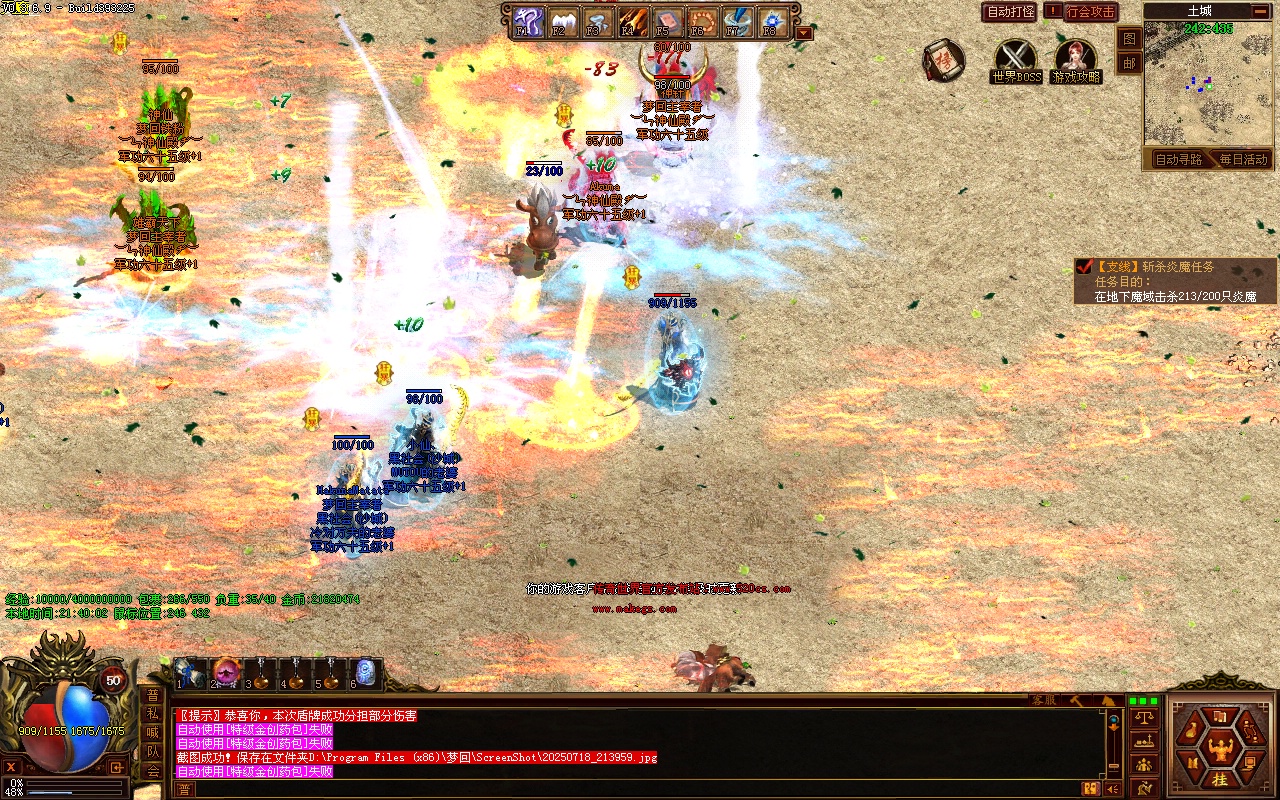This screenshot has width=1280, height=800.
Task: Open the 世界BOSS crossed swords icon
Action: (x=1016, y=59)
